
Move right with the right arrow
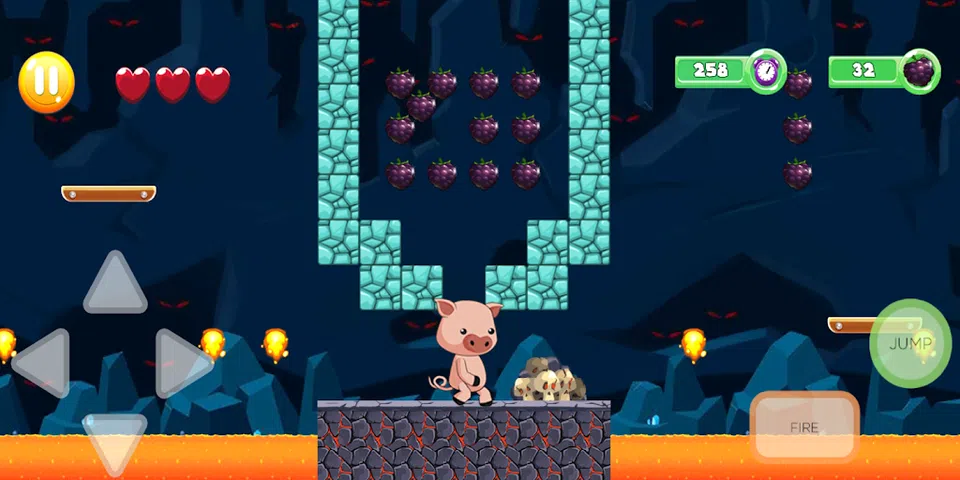180,362
